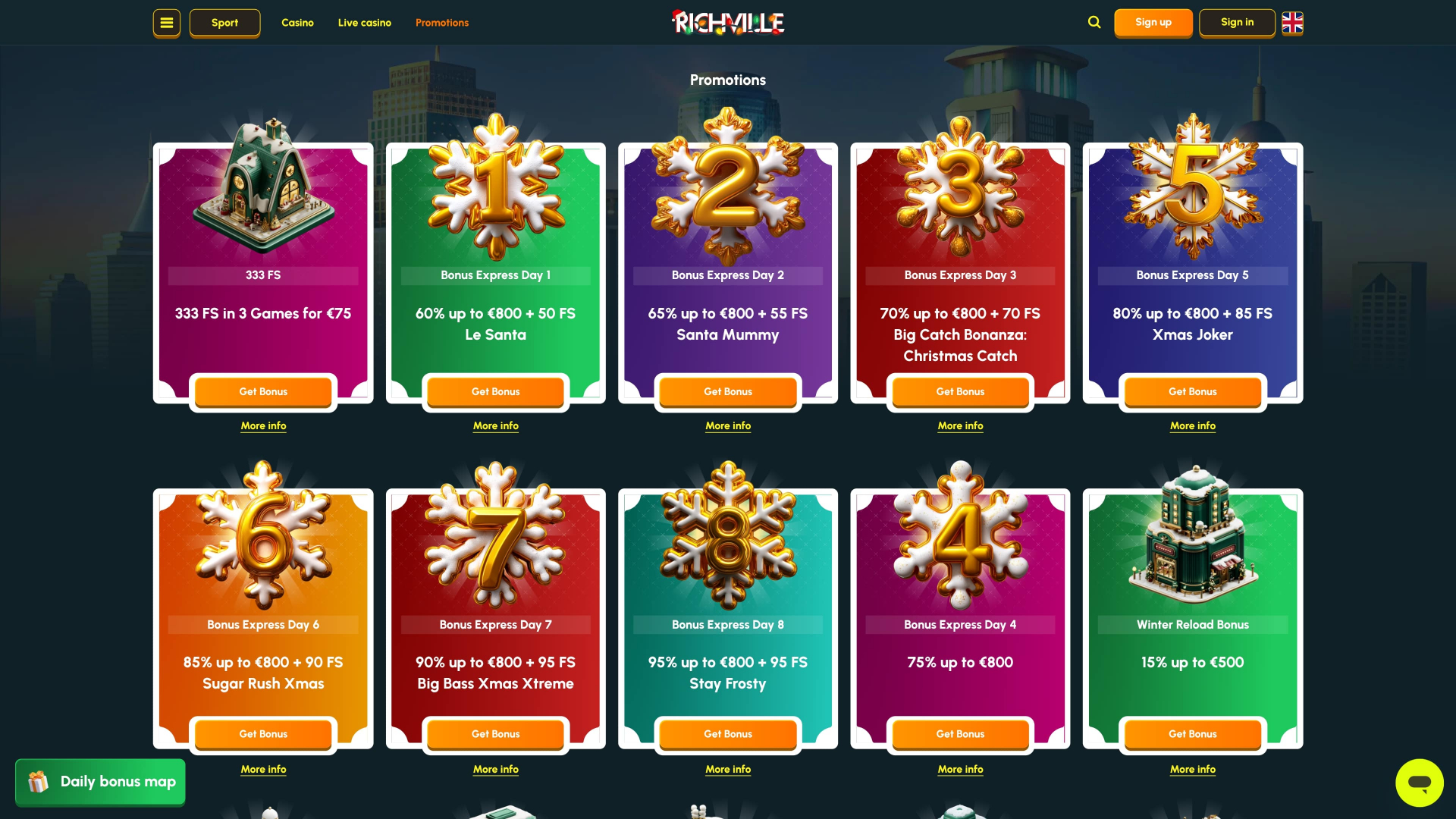The image size is (1456, 819).
Task: Open the live chat widget
Action: tap(1420, 783)
